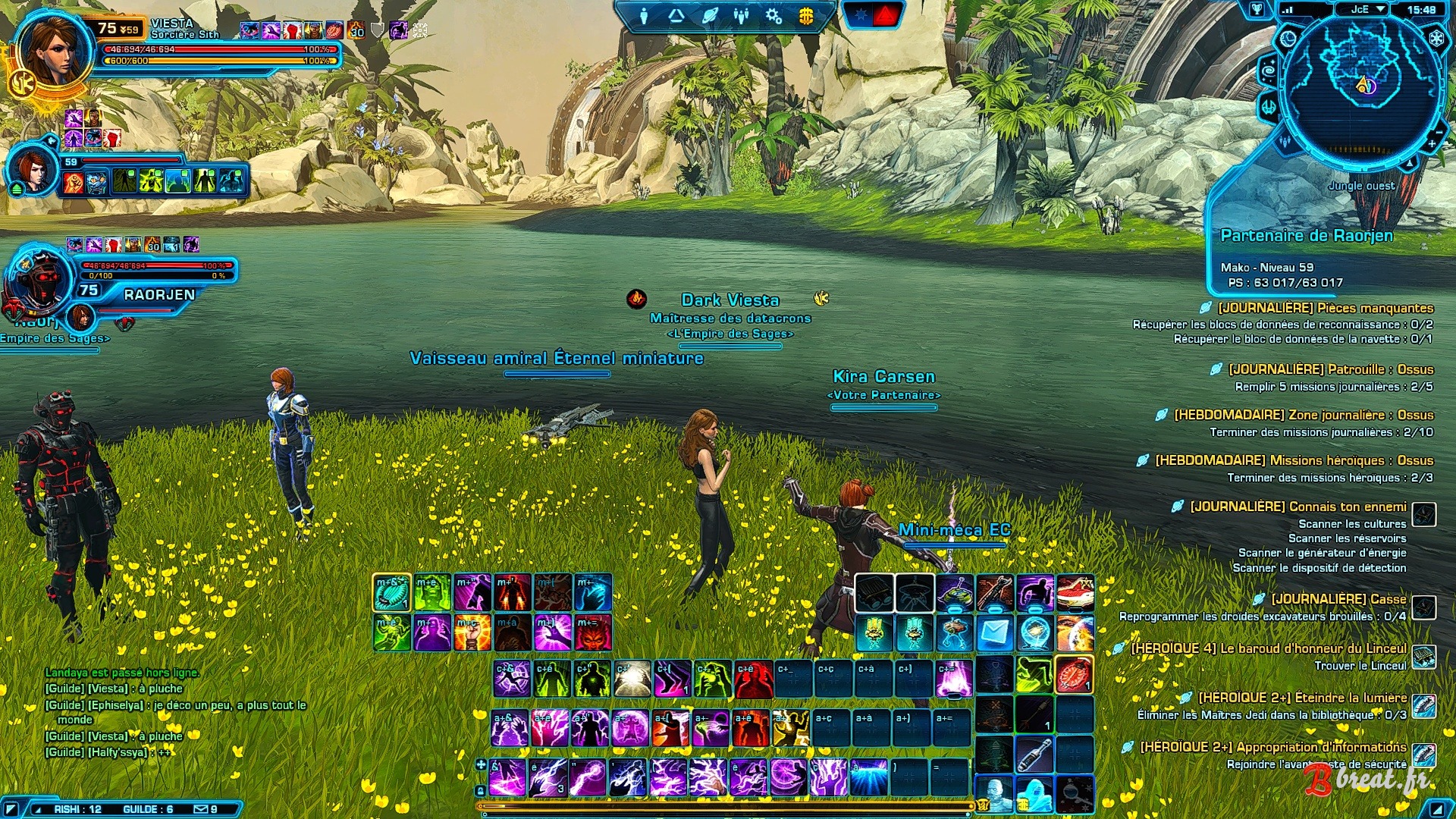
Task: Click in the guild chat log
Action: pos(152,713)
